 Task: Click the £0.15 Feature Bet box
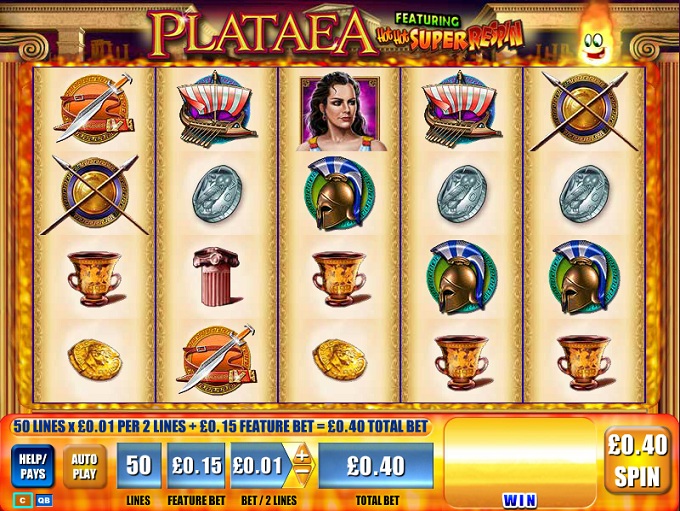pos(196,466)
